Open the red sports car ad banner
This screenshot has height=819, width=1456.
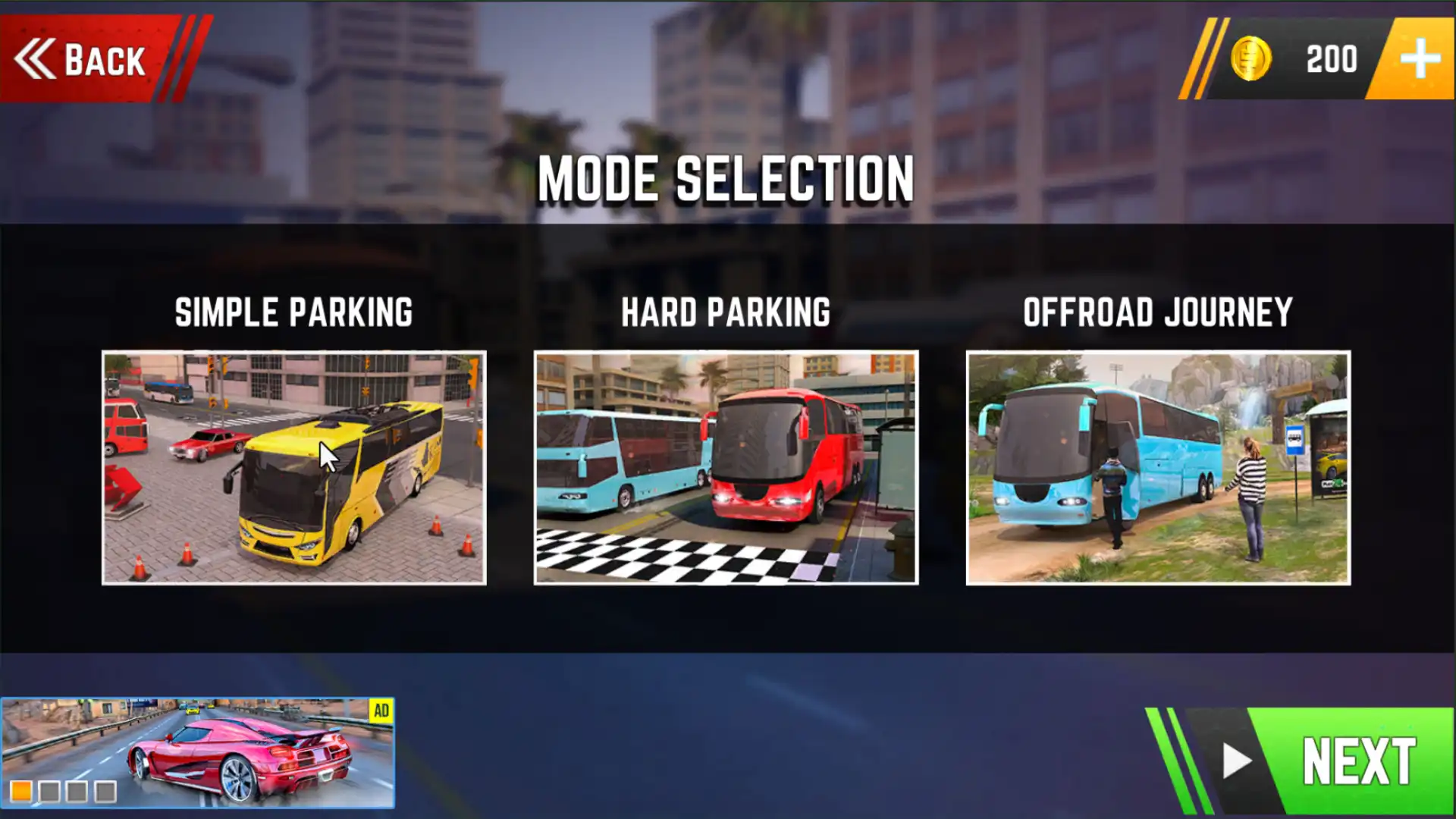pos(197,752)
